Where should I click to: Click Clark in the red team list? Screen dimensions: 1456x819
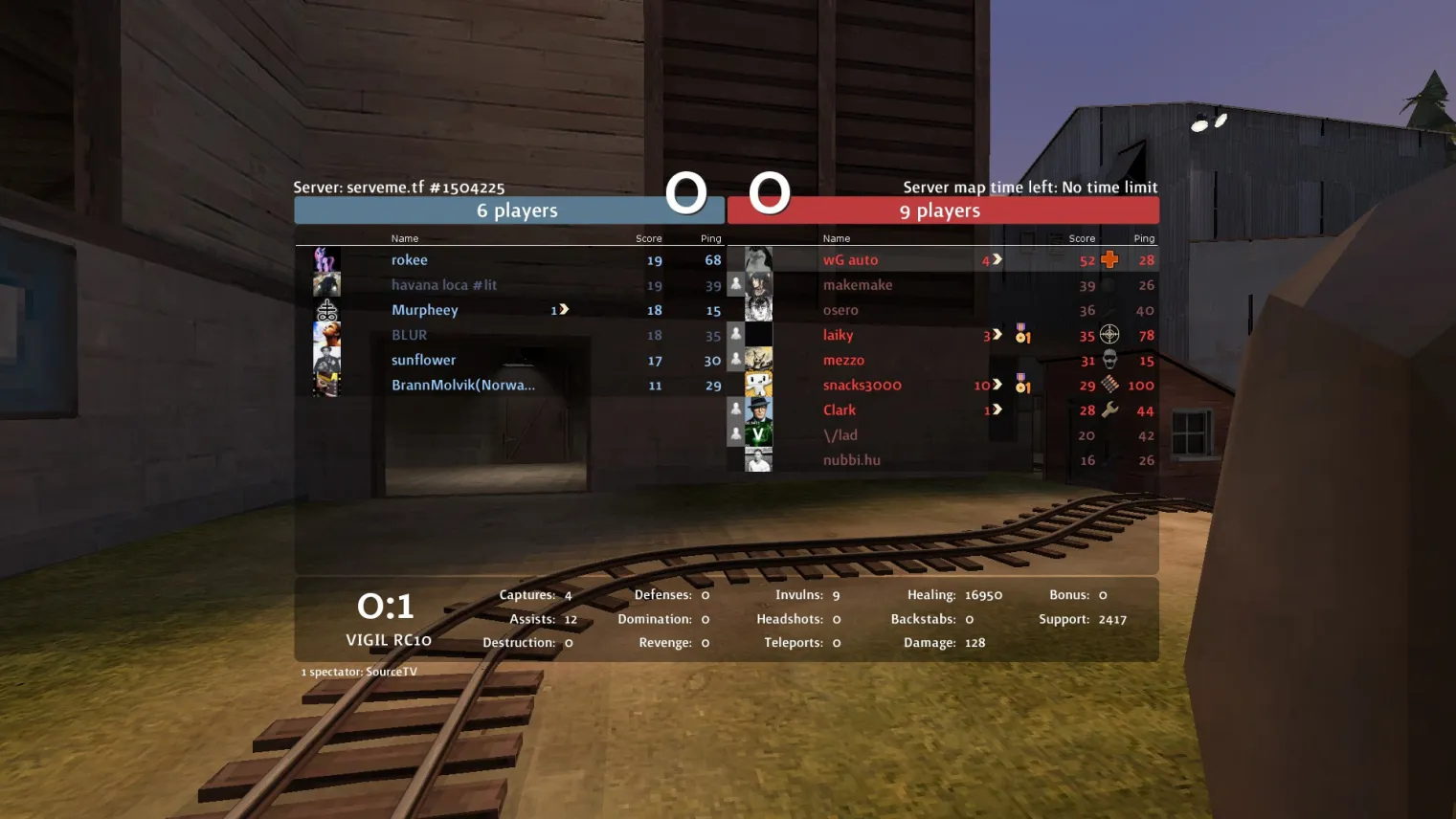840,409
